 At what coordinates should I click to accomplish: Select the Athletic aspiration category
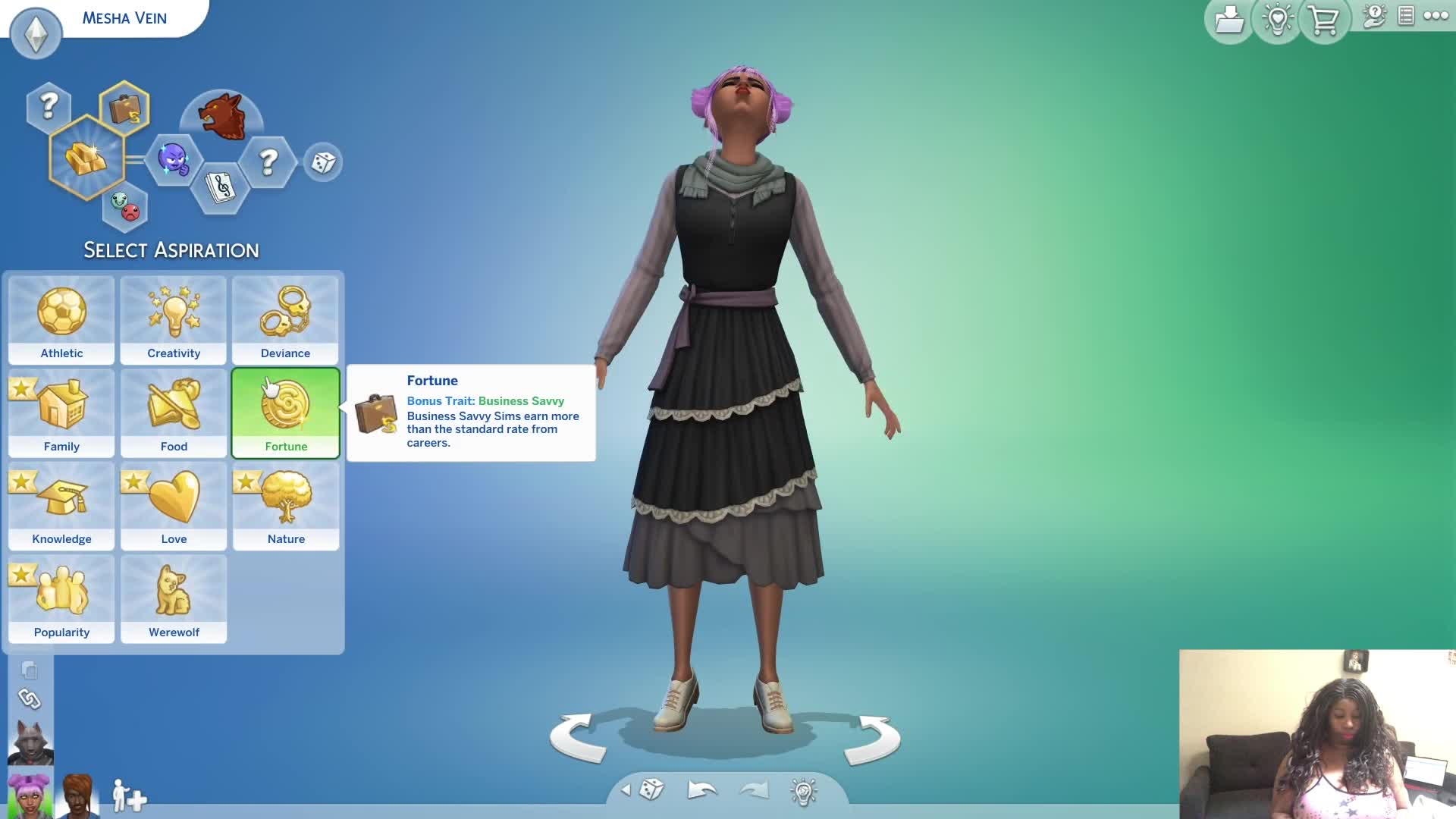tap(61, 320)
